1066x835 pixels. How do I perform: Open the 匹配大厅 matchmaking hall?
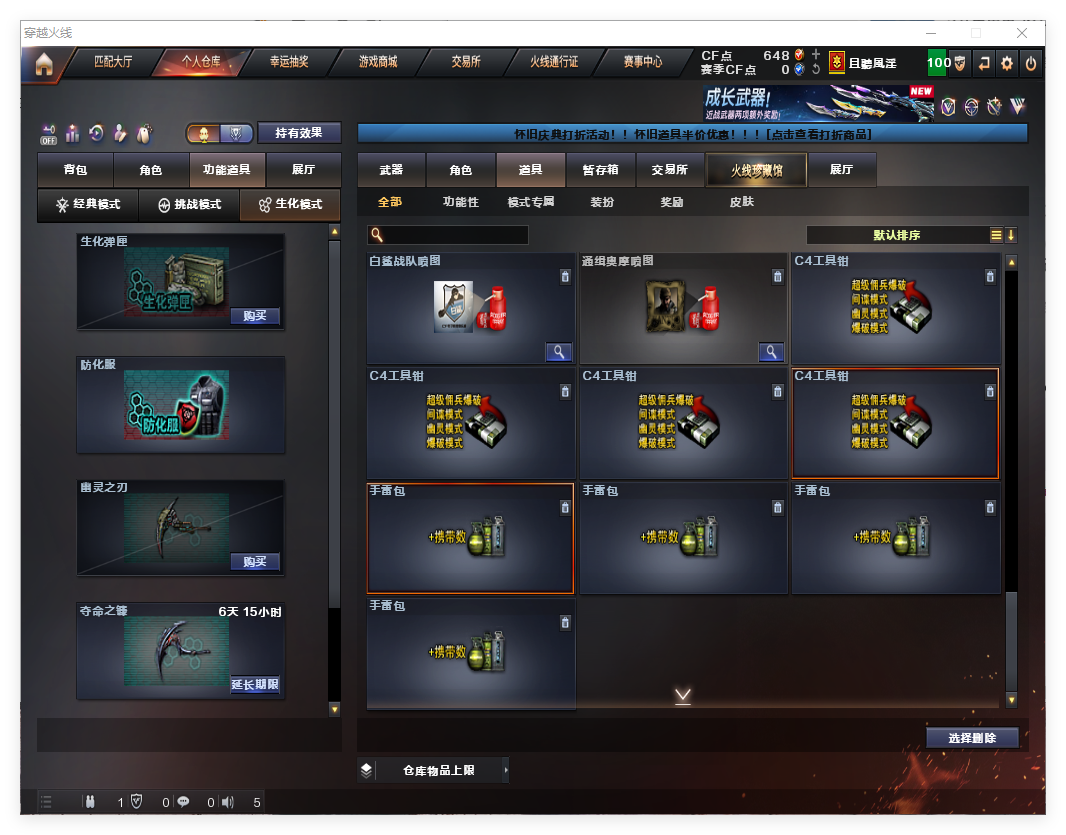click(113, 62)
